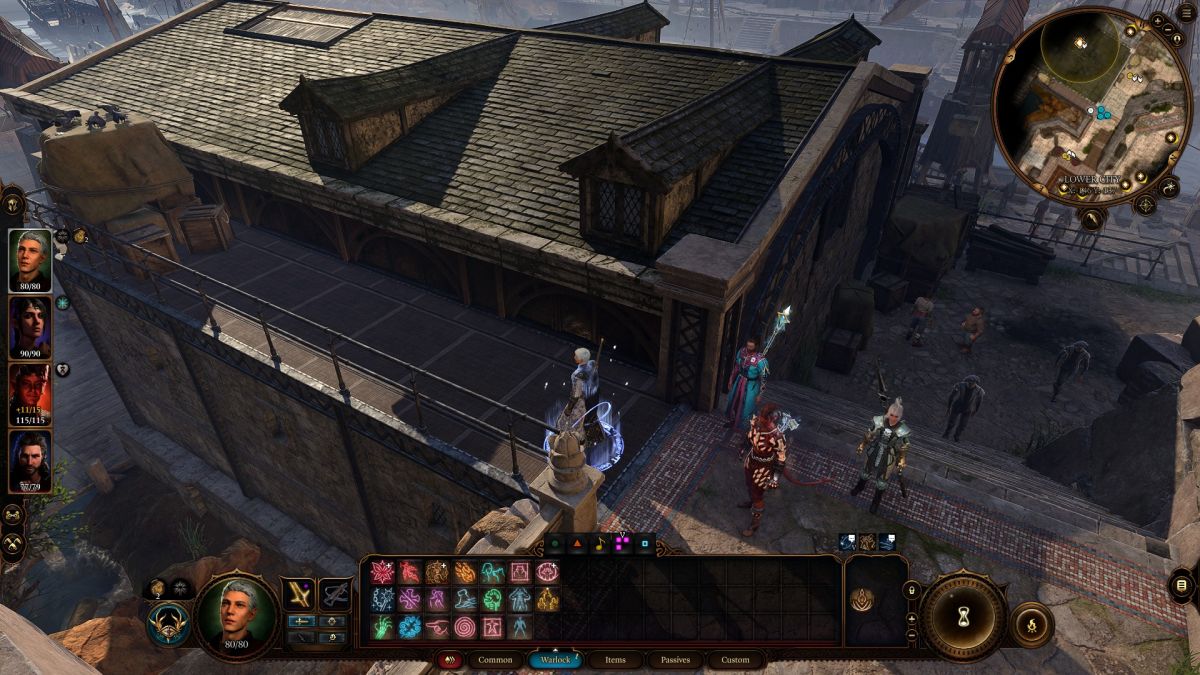This screenshot has height=675, width=1200.
Task: Pick the bearded companion portrait
Action: pyautogui.click(x=30, y=458)
